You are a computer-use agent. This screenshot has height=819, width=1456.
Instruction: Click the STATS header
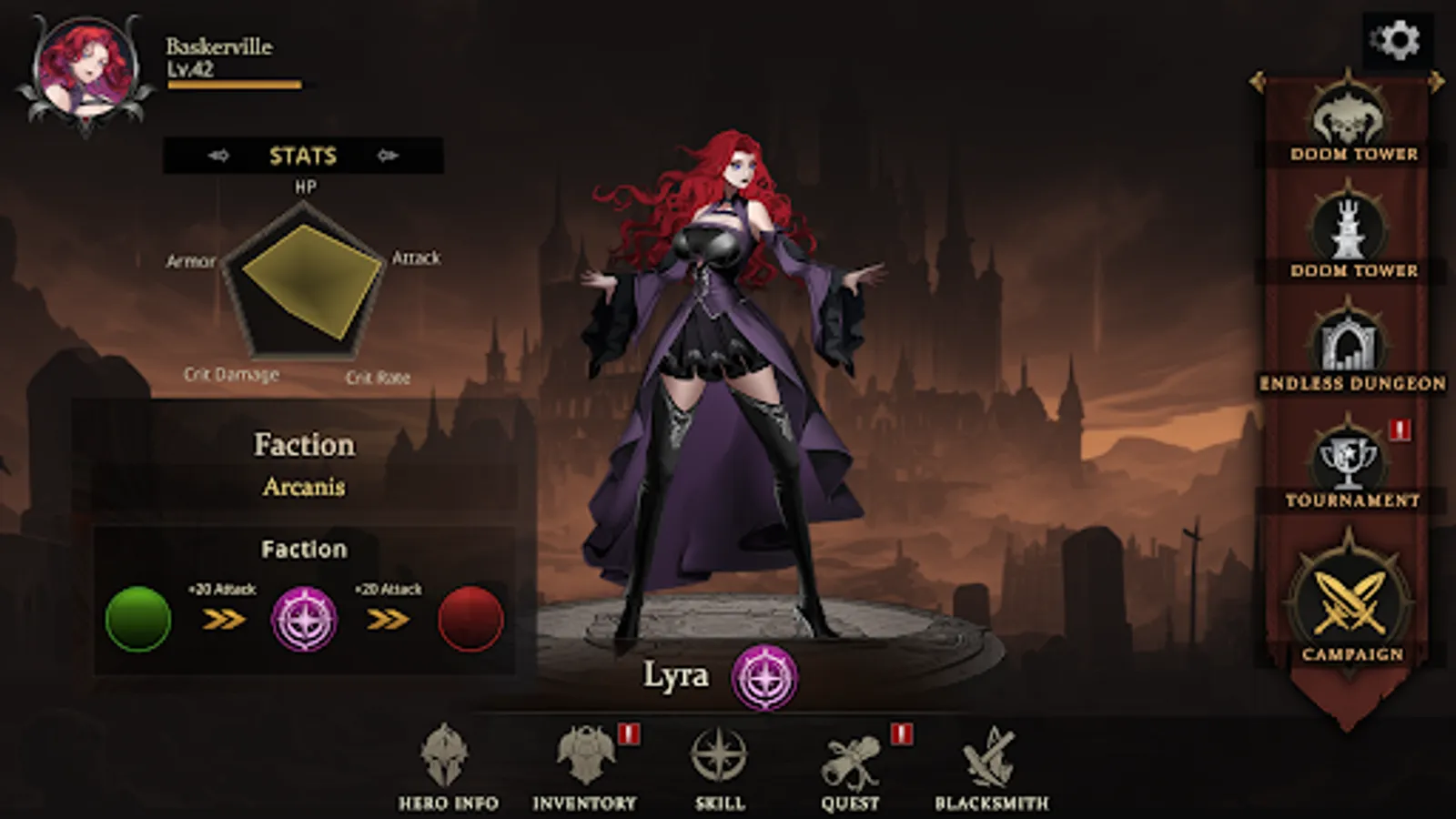tap(301, 155)
